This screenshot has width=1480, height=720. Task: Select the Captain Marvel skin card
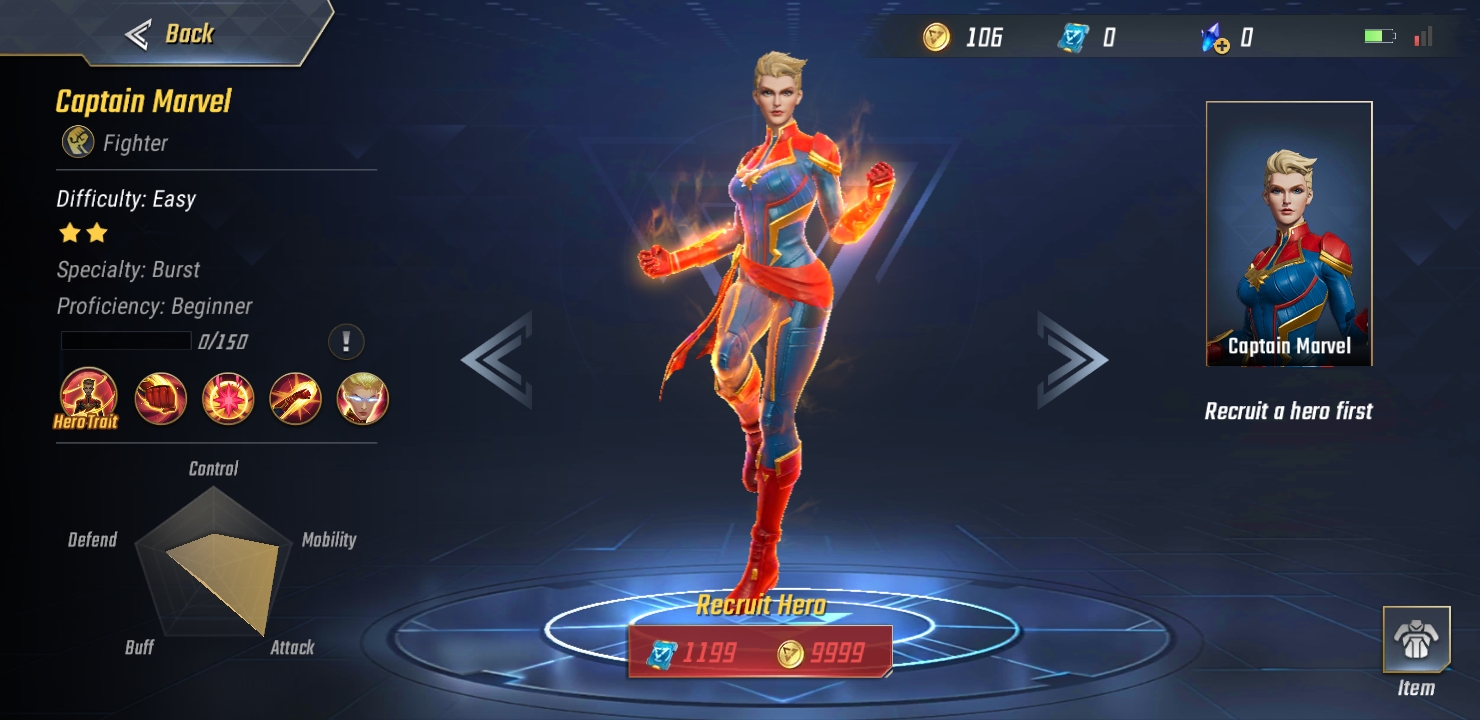click(x=1288, y=234)
